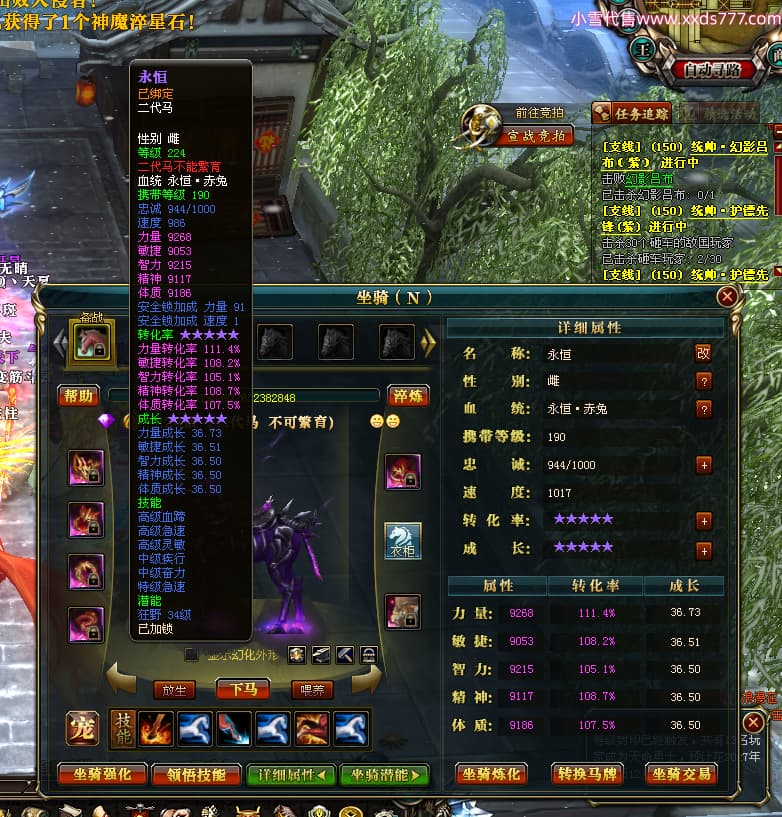Click the 下马 dismount button
The image size is (782, 817).
pyautogui.click(x=243, y=689)
